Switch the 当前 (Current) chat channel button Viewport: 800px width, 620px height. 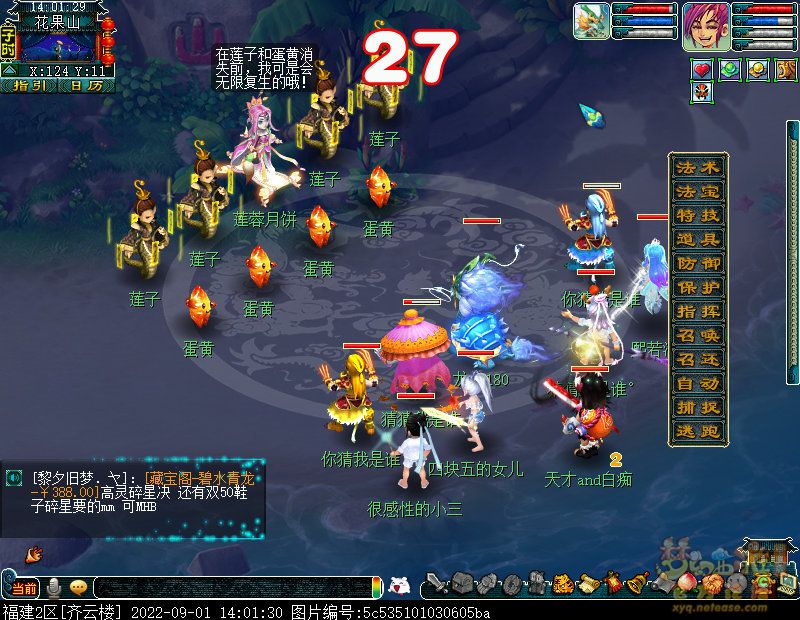(23, 588)
